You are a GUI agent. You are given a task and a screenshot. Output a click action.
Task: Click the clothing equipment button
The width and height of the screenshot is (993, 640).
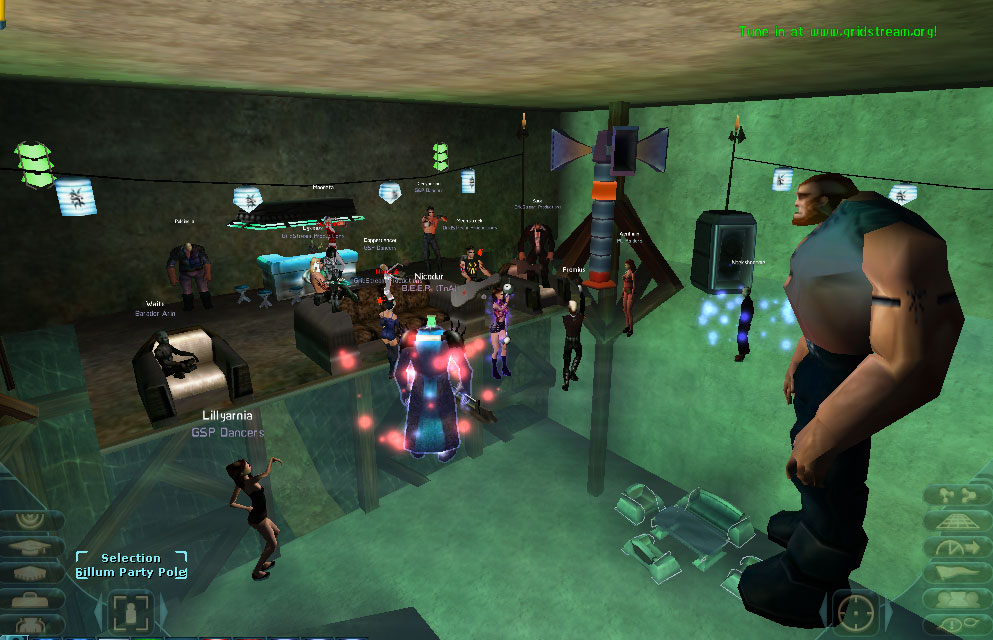31,624
